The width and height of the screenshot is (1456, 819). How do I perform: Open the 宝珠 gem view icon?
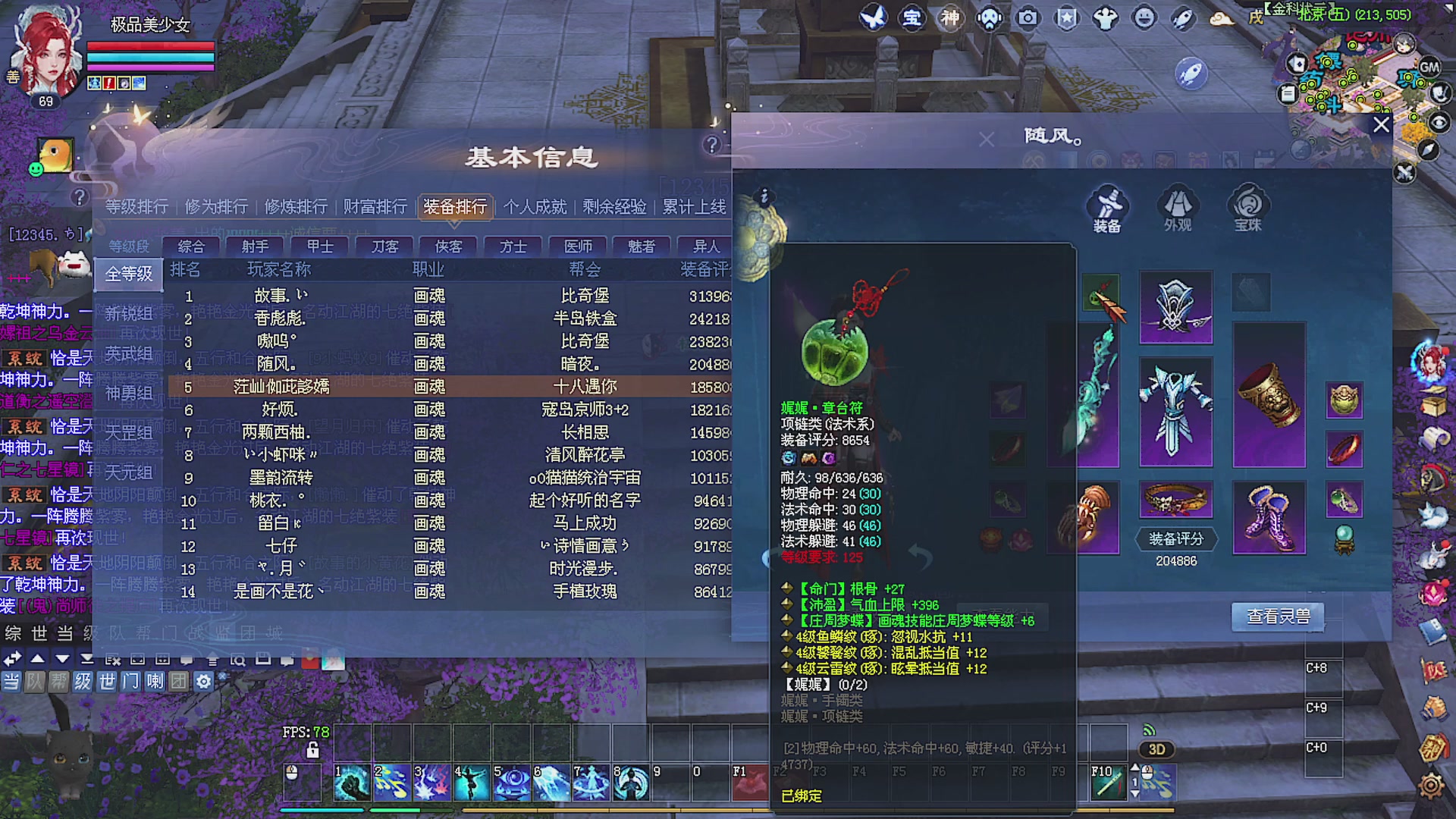point(1247,206)
